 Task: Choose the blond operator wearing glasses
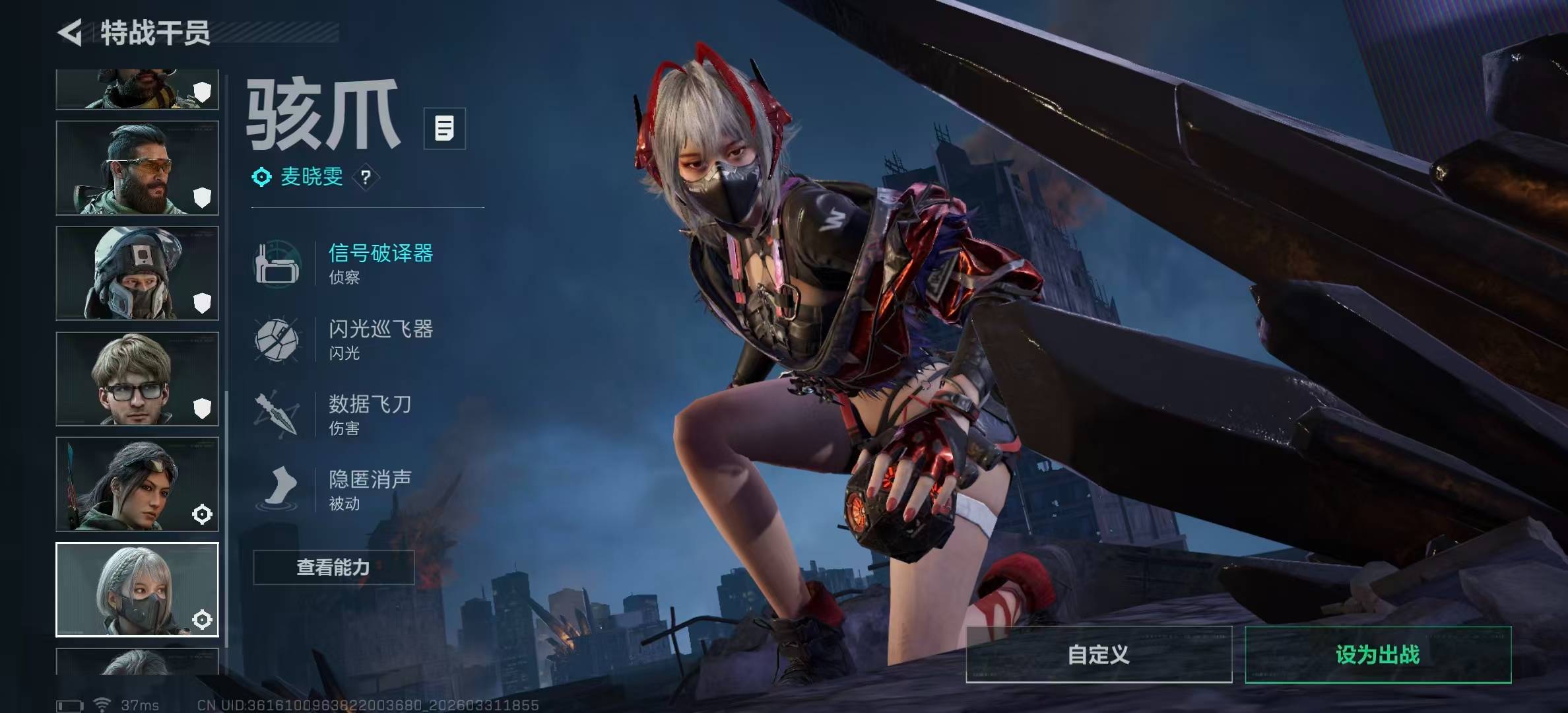point(137,379)
